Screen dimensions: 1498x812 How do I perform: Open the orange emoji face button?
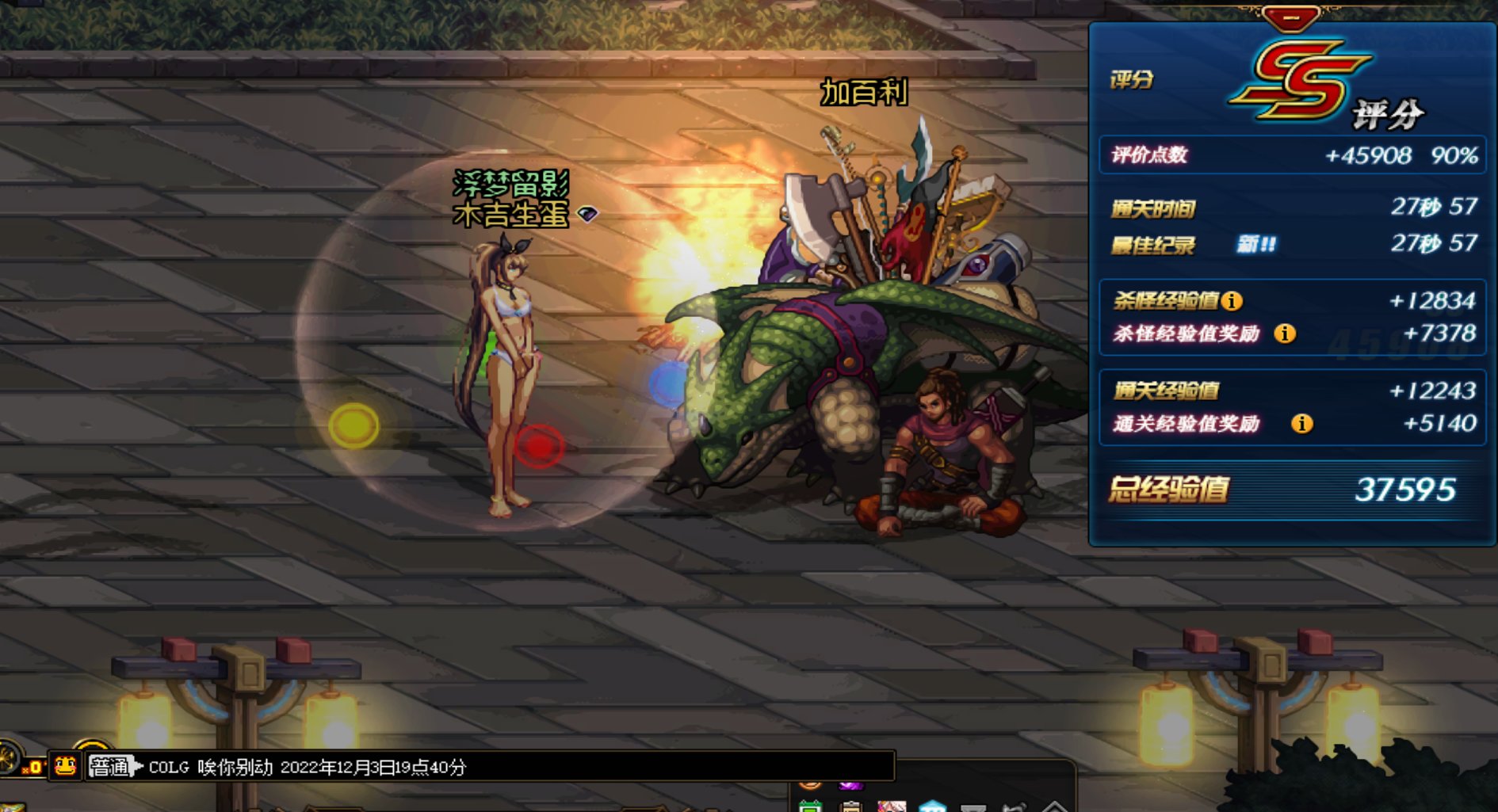[x=65, y=766]
